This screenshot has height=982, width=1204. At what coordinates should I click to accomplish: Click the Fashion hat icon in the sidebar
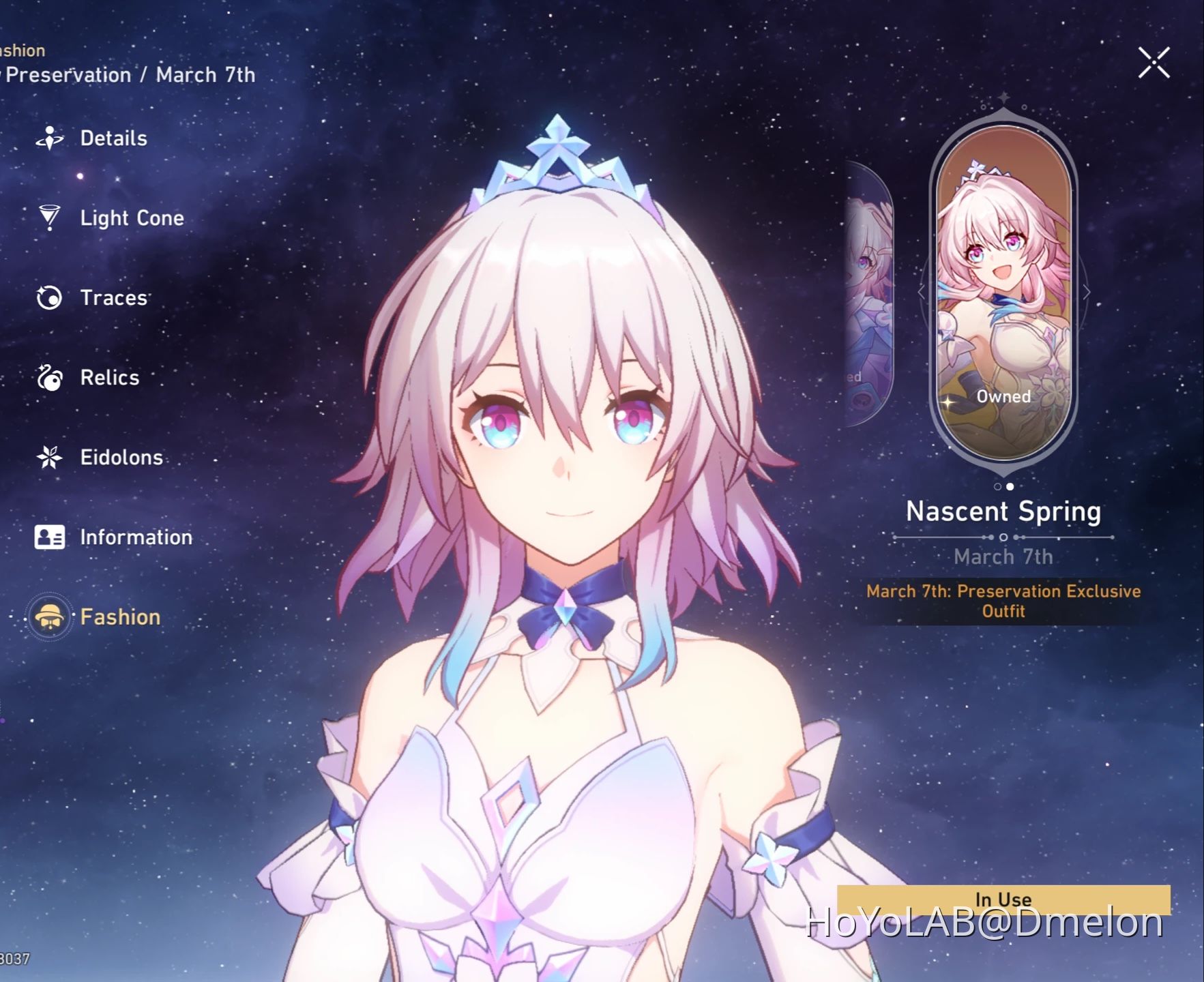pyautogui.click(x=48, y=616)
